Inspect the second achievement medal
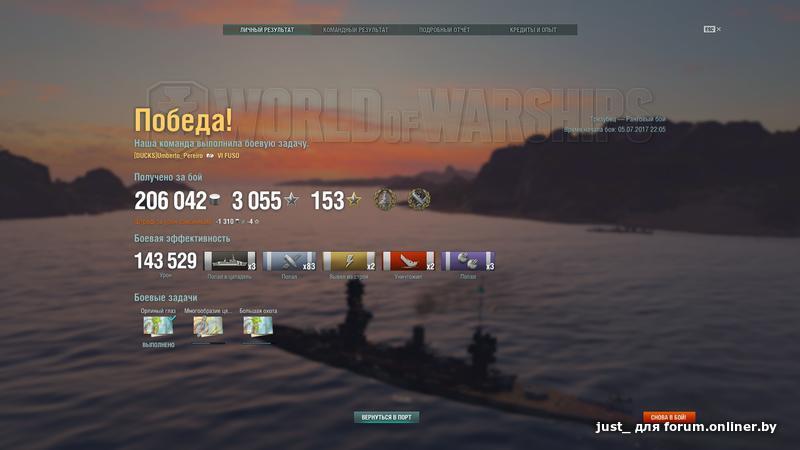800x450 pixels. pyautogui.click(x=418, y=200)
